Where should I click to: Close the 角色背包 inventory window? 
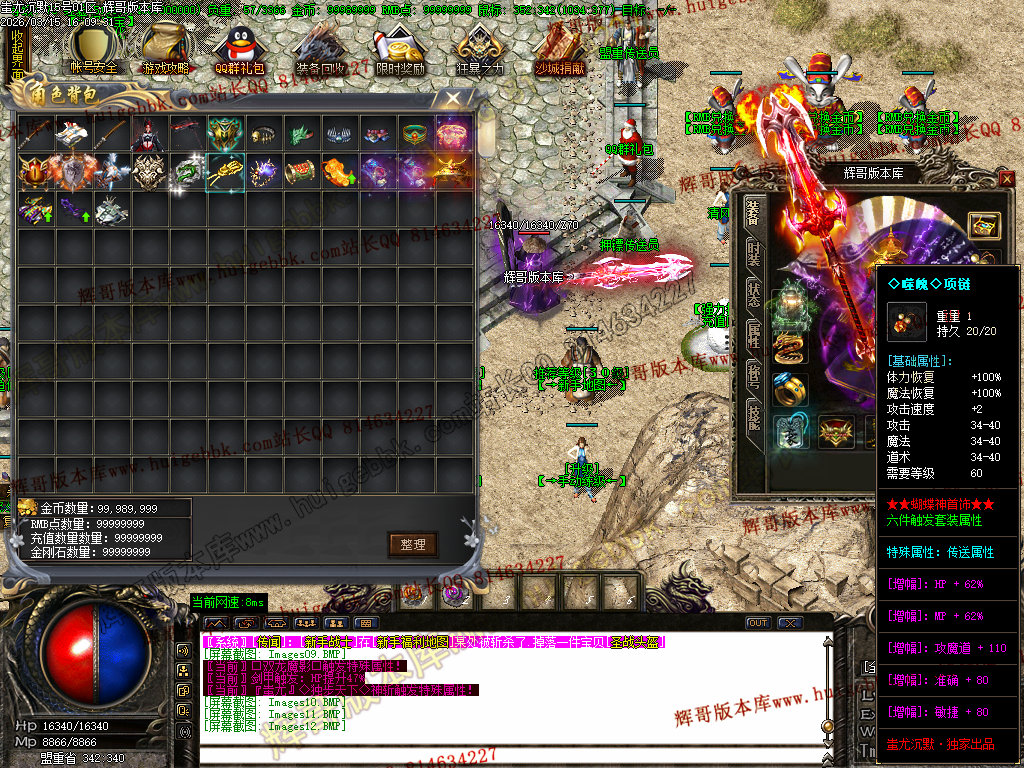coord(453,98)
